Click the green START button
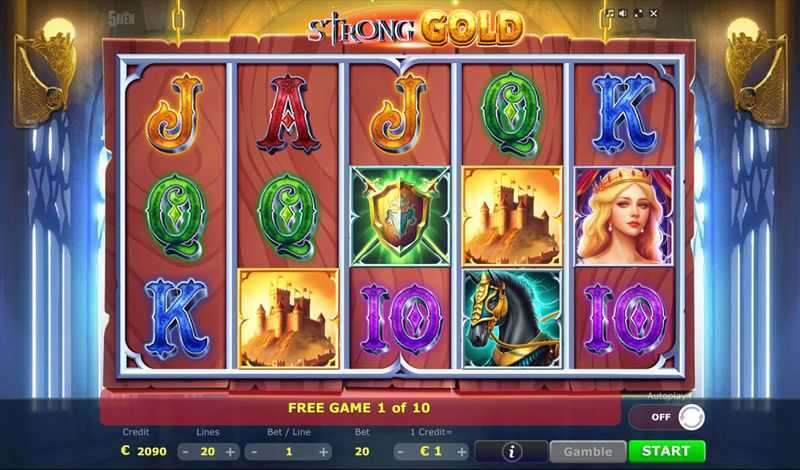Viewport: 800px width, 470px height. coord(667,451)
